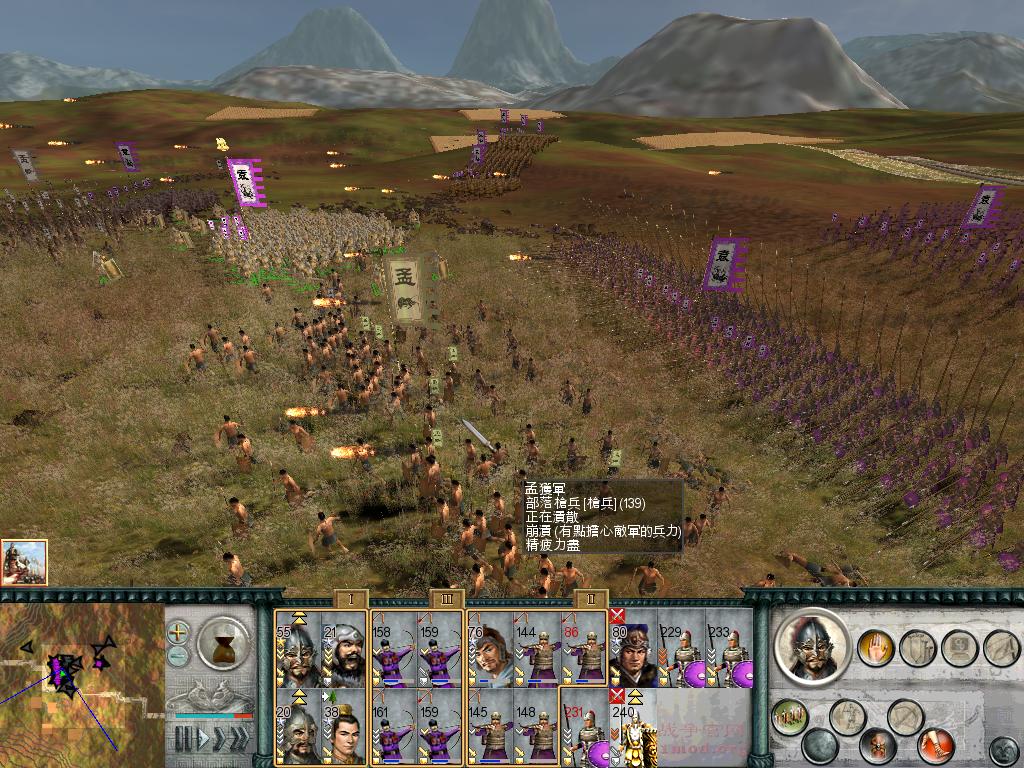Select the archer unit card with 161
Screen dimensions: 1024x768
pyautogui.click(x=393, y=726)
